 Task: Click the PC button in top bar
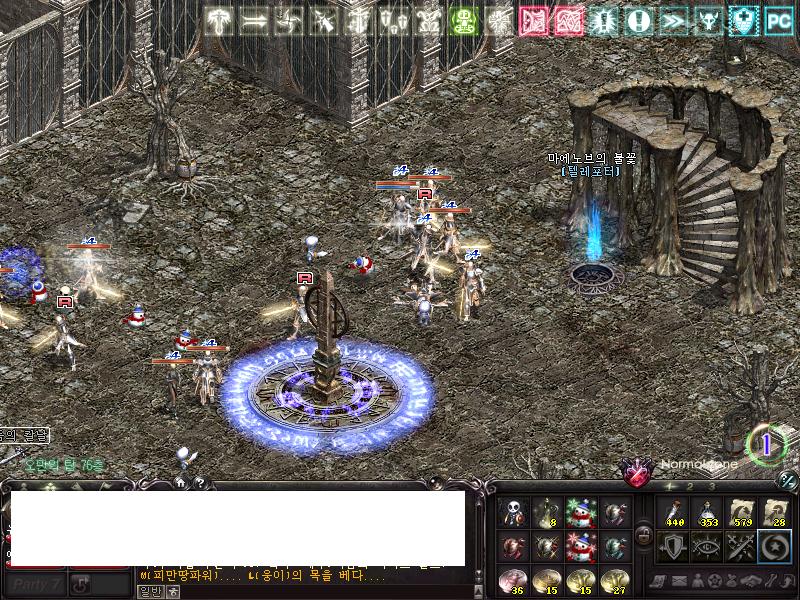click(777, 21)
